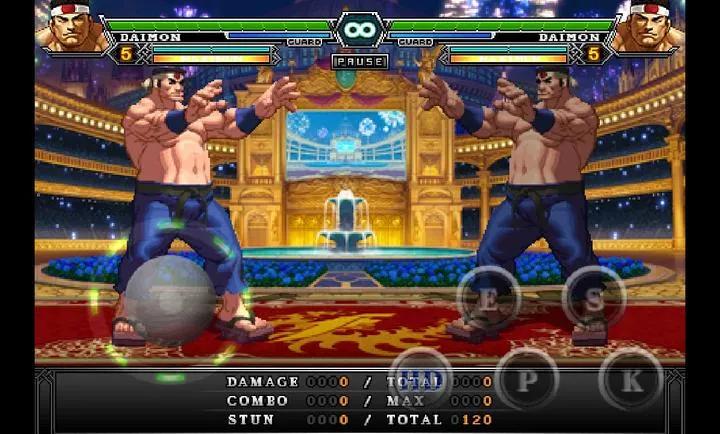Tap the K kick button
The width and height of the screenshot is (720, 434).
tap(631, 379)
